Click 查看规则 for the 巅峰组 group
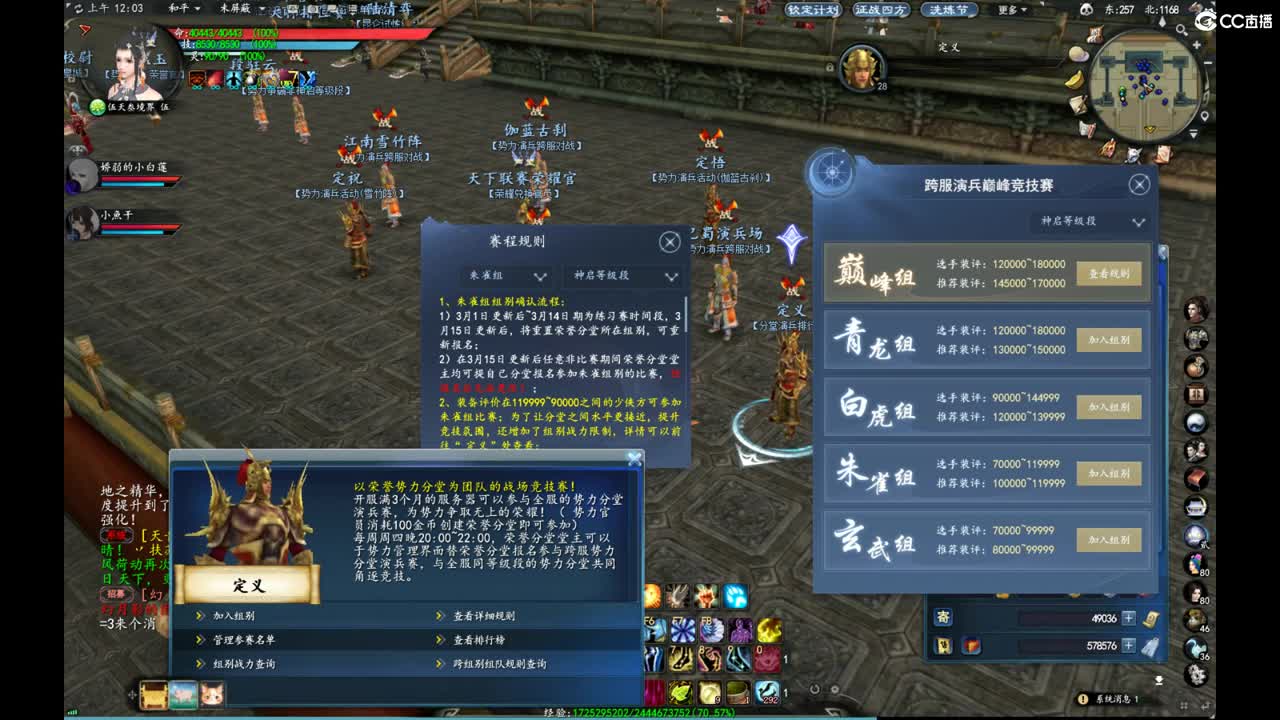The height and width of the screenshot is (720, 1280). (1108, 271)
